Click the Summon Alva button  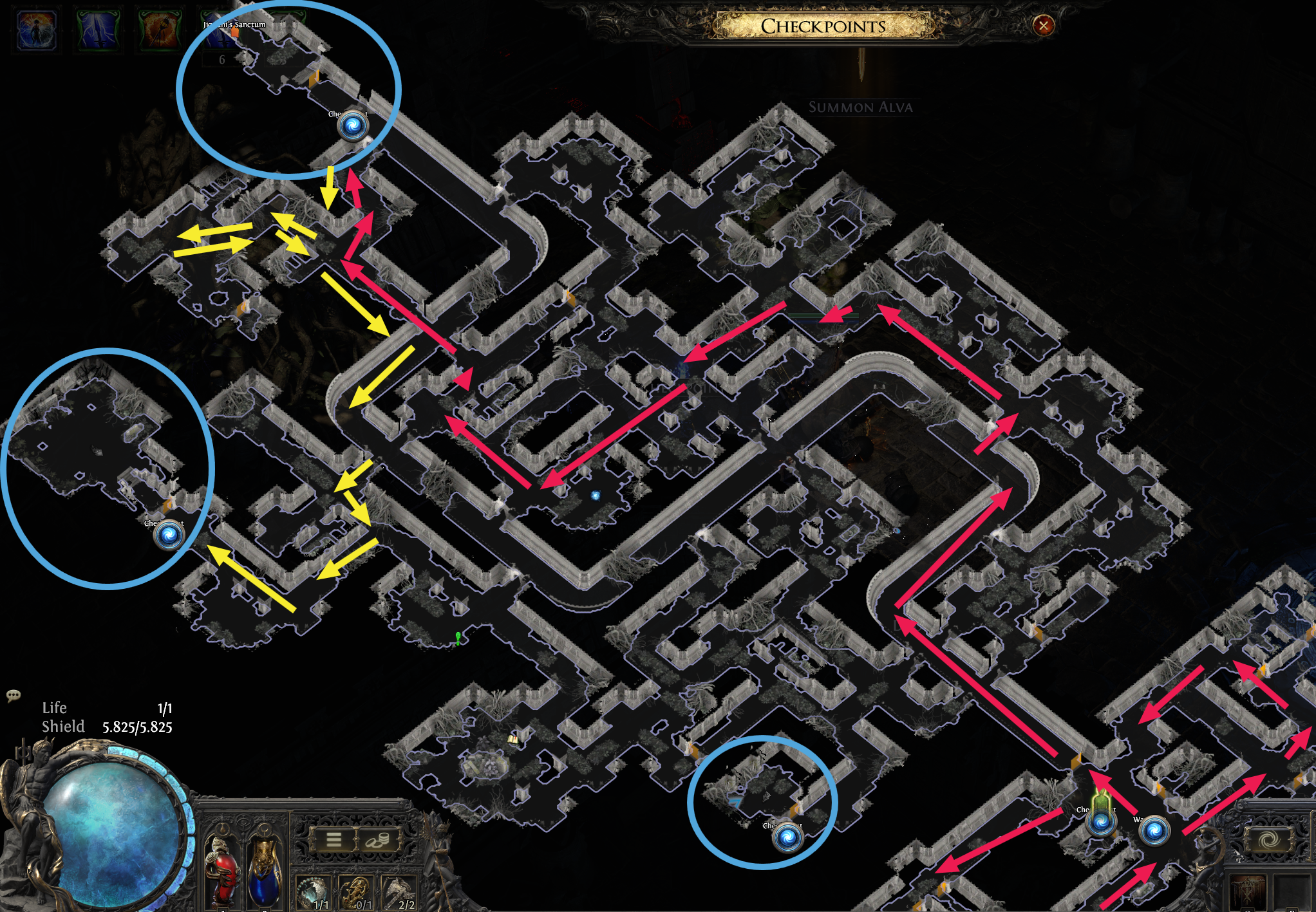[x=860, y=107]
